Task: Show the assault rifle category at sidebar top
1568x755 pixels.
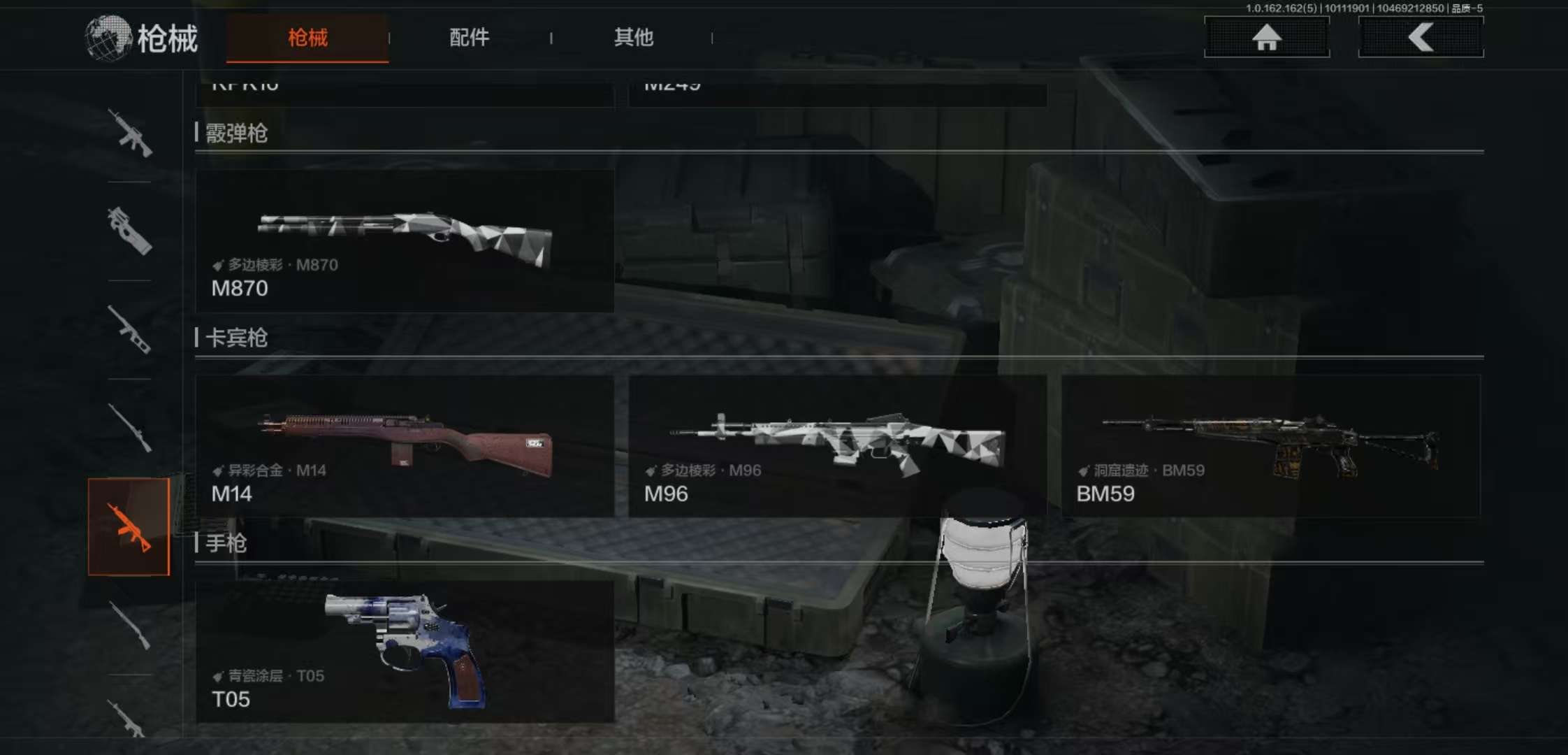Action: (130, 133)
